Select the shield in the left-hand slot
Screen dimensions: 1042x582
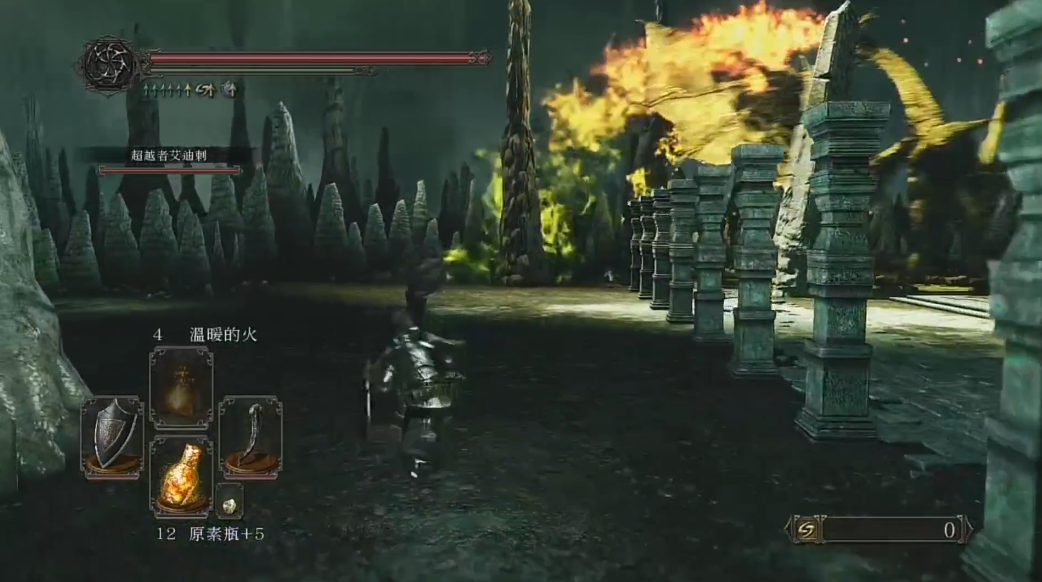coord(111,436)
